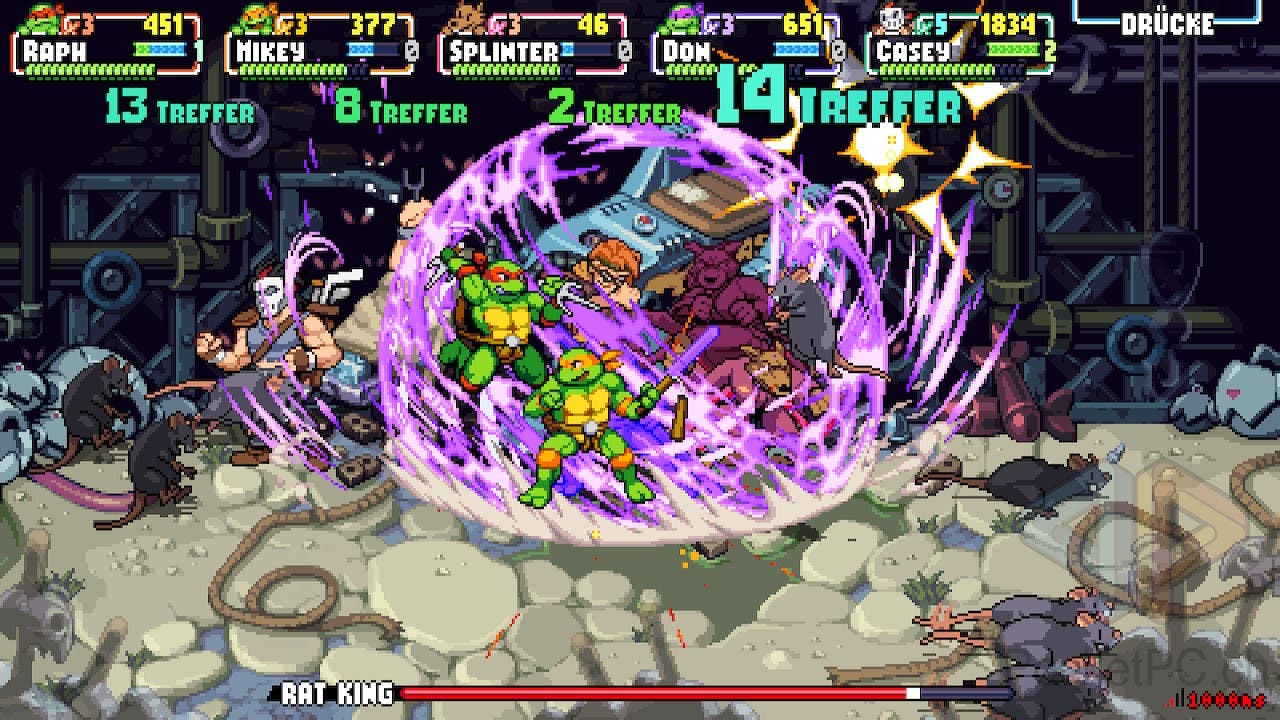This screenshot has height=720, width=1280.
Task: Click Raph's turtle portrait icon
Action: pyautogui.click(x=41, y=18)
